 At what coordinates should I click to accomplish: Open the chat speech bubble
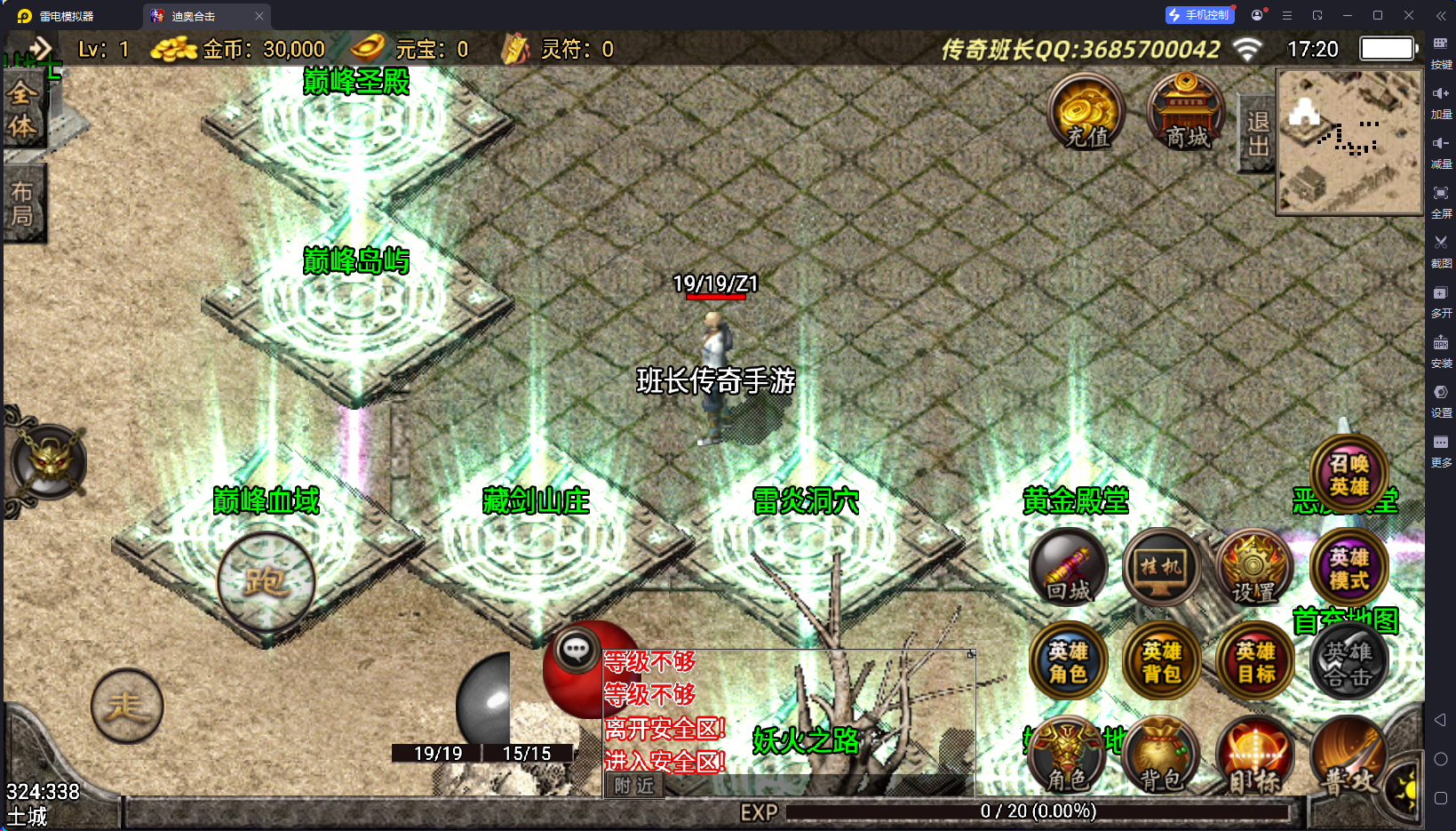576,651
